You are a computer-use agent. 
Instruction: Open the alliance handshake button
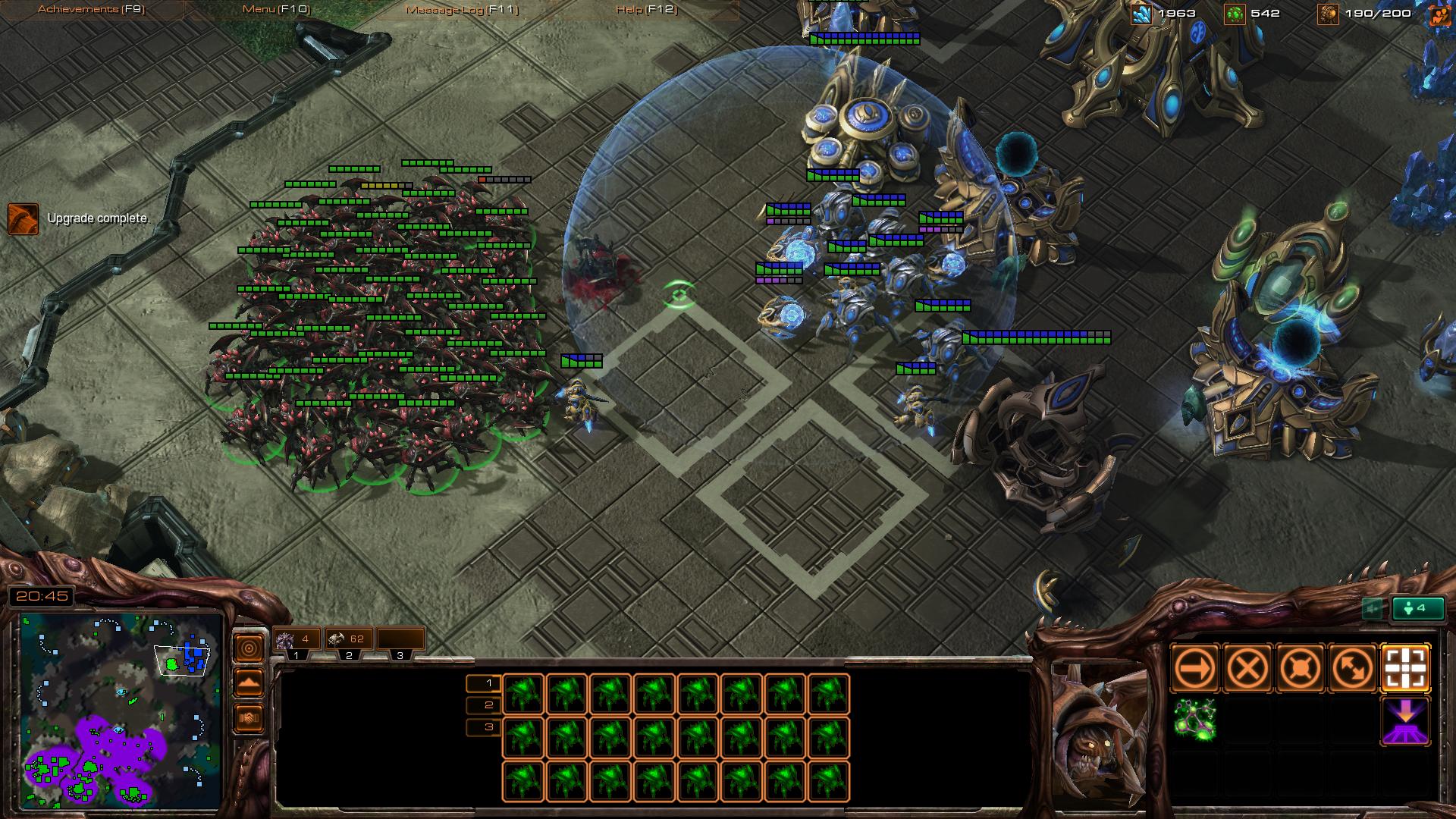click(249, 717)
